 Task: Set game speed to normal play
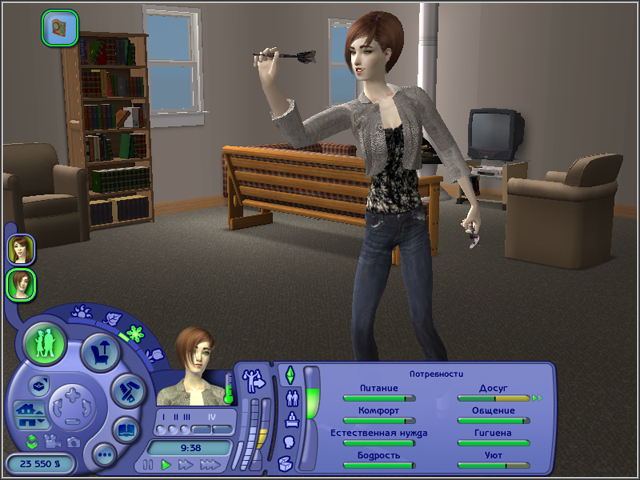167,465
